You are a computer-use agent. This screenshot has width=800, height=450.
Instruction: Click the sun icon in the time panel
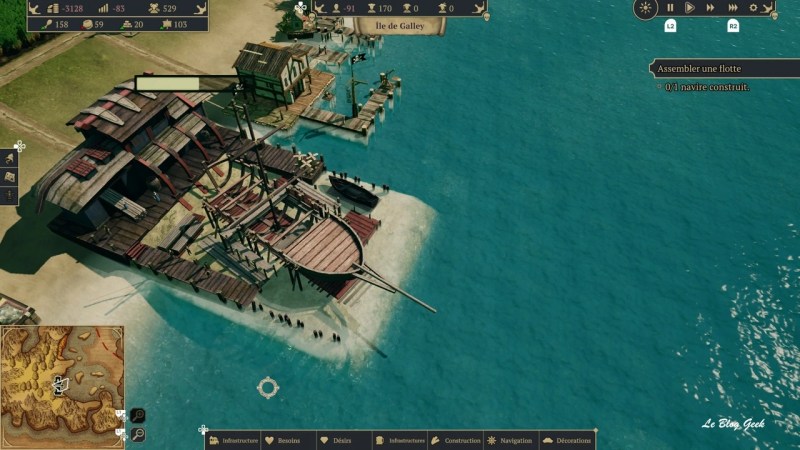[x=646, y=8]
